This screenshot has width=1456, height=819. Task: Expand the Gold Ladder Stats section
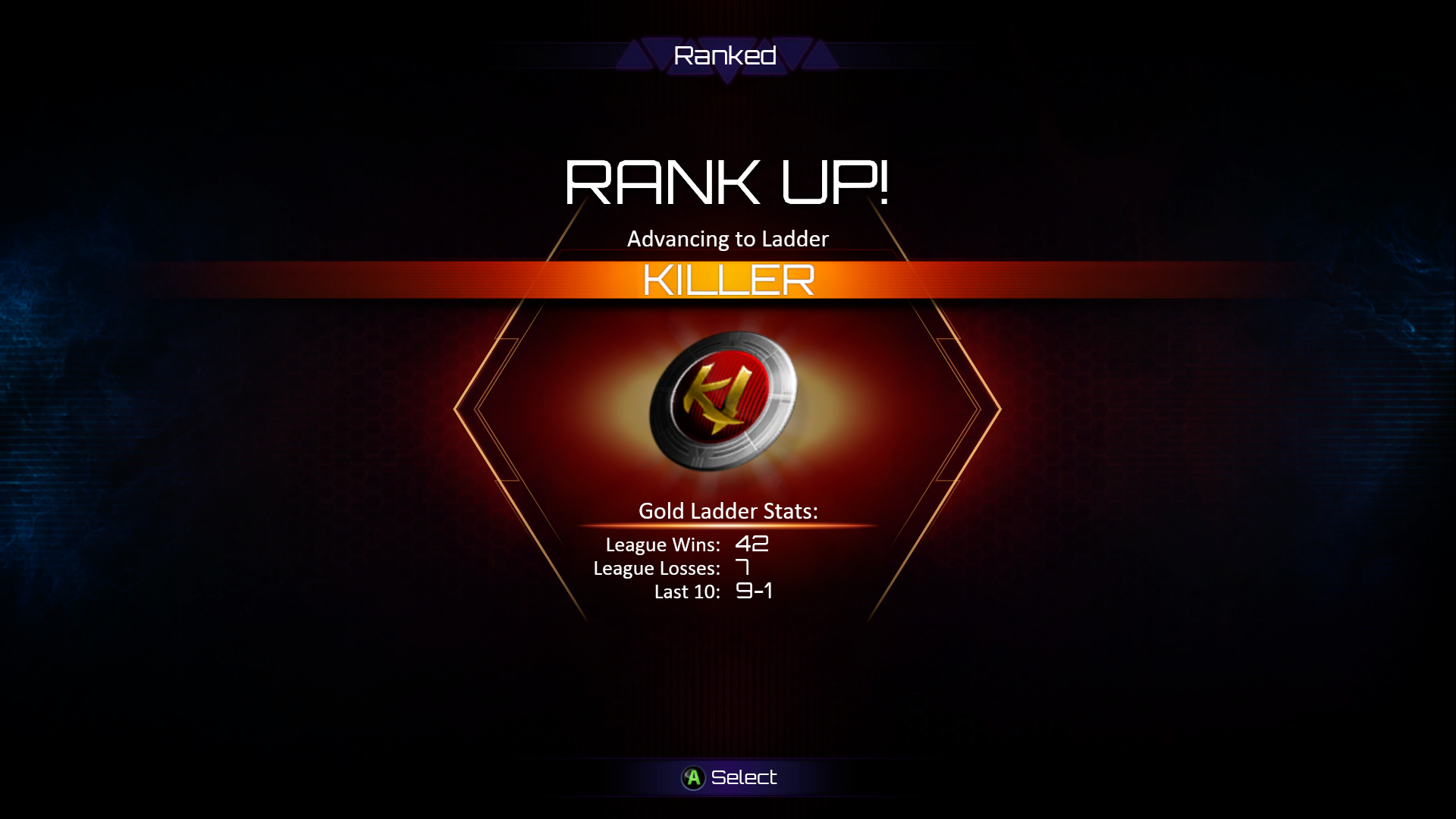coord(726,512)
